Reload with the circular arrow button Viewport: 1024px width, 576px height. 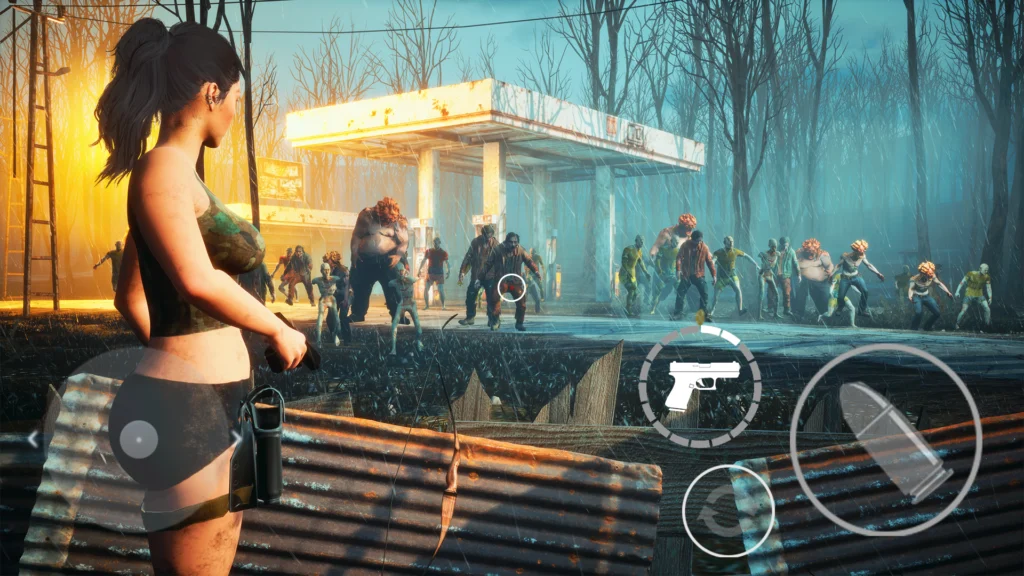(x=728, y=511)
